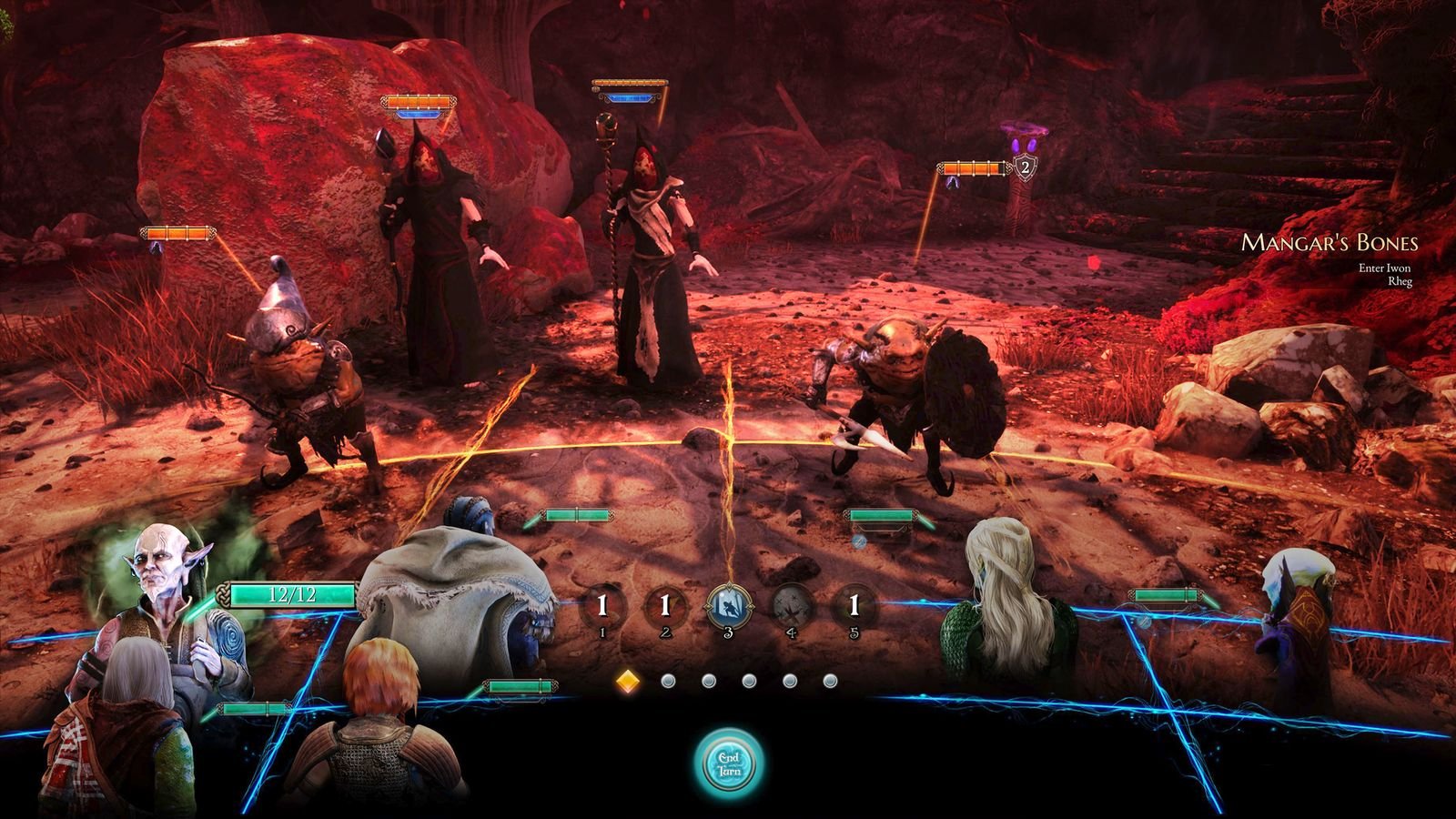Use the sneaking-figure ability in slot 3
The height and width of the screenshot is (819, 1456).
coord(728,601)
